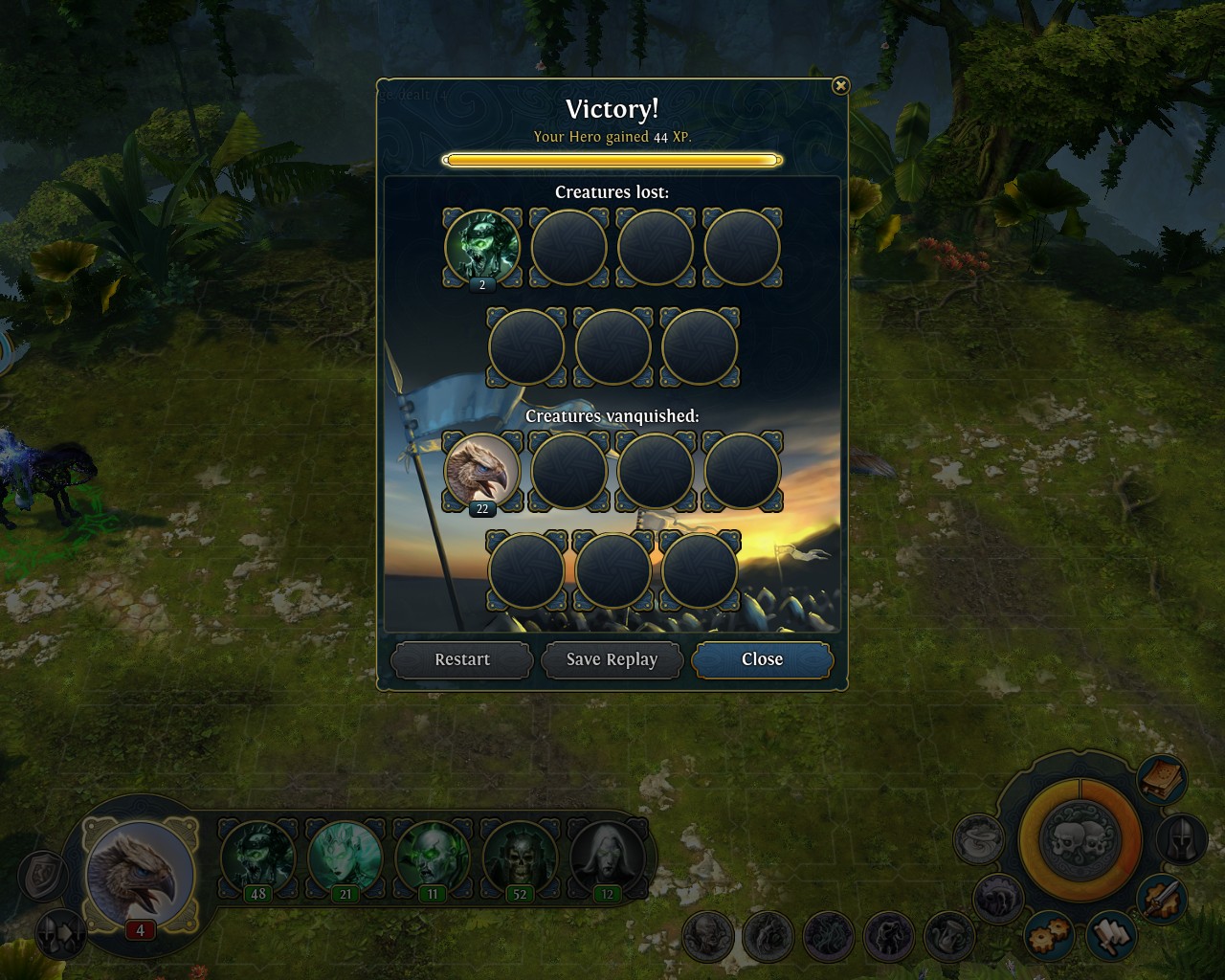Select the griffin portrait in the turn bar
Image resolution: width=1225 pixels, height=980 pixels.
(x=140, y=875)
